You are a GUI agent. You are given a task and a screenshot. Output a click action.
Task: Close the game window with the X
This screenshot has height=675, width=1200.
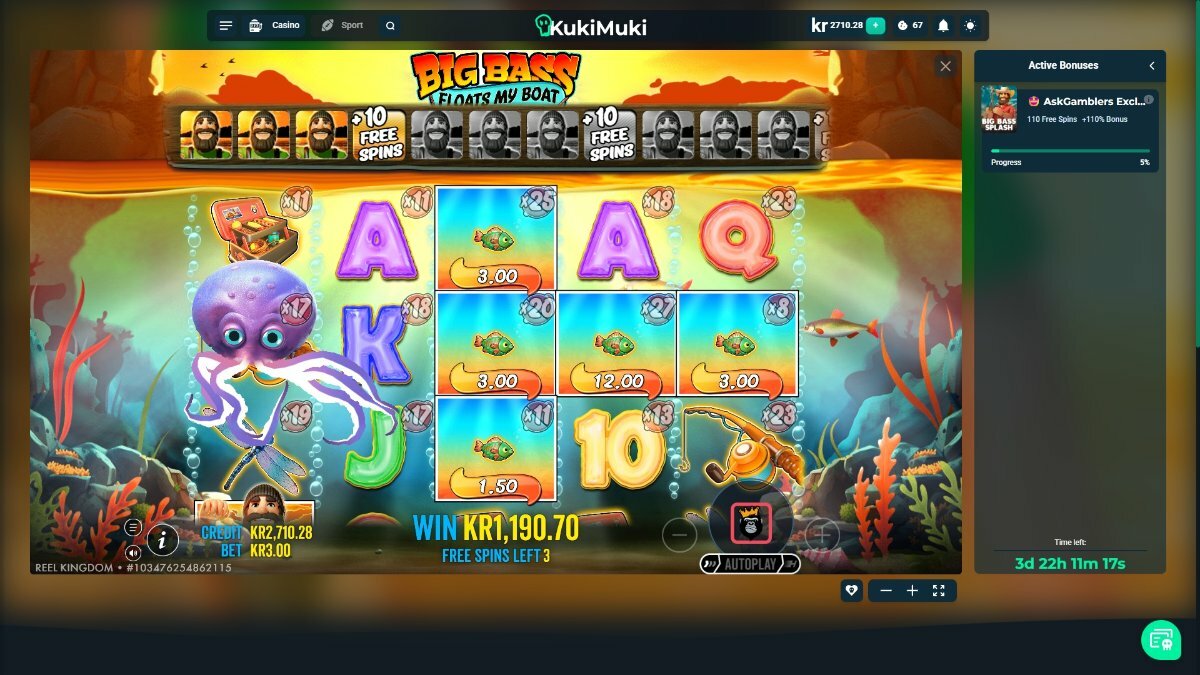pos(945,67)
